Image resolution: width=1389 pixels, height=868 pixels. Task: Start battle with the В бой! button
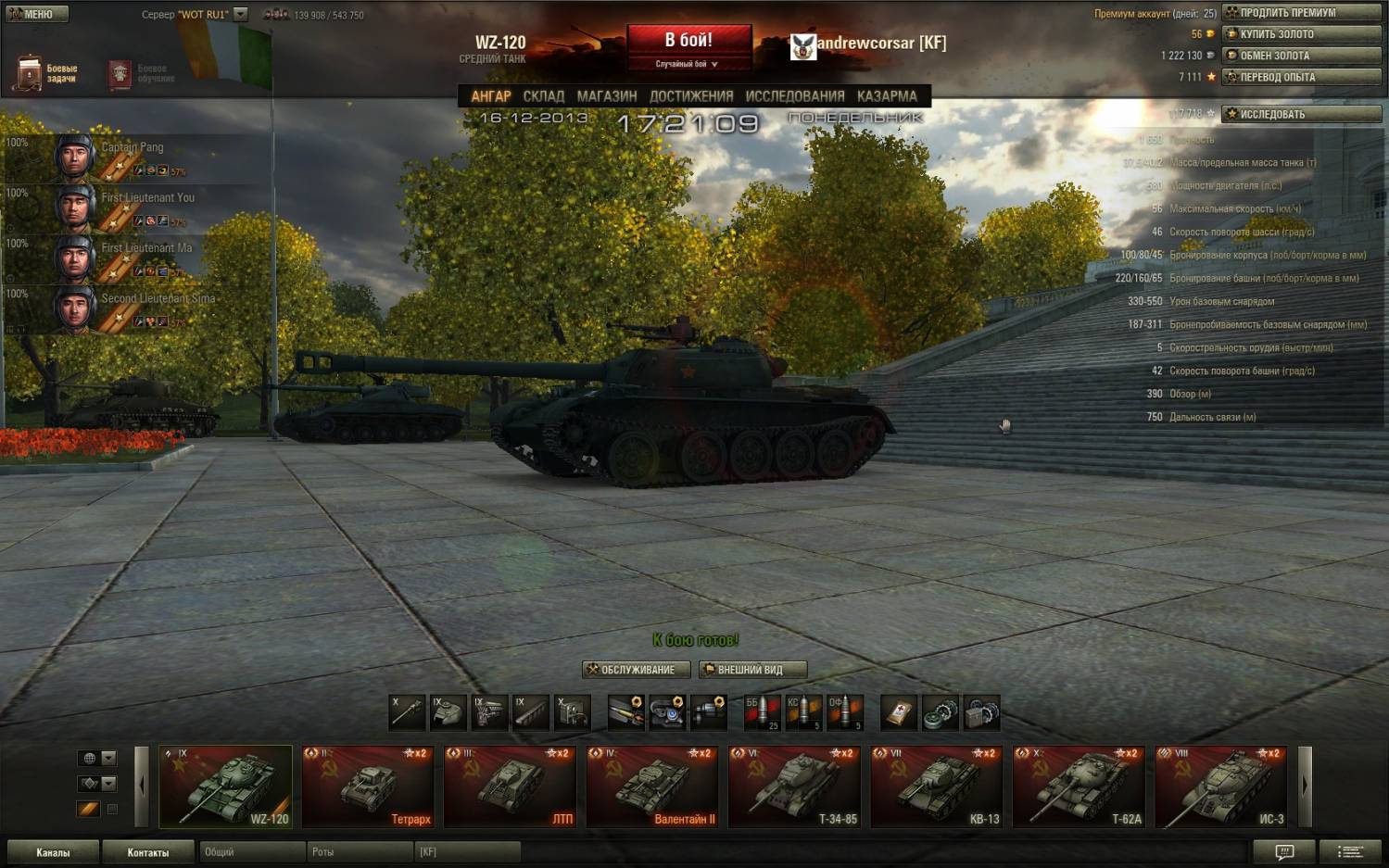click(688, 42)
